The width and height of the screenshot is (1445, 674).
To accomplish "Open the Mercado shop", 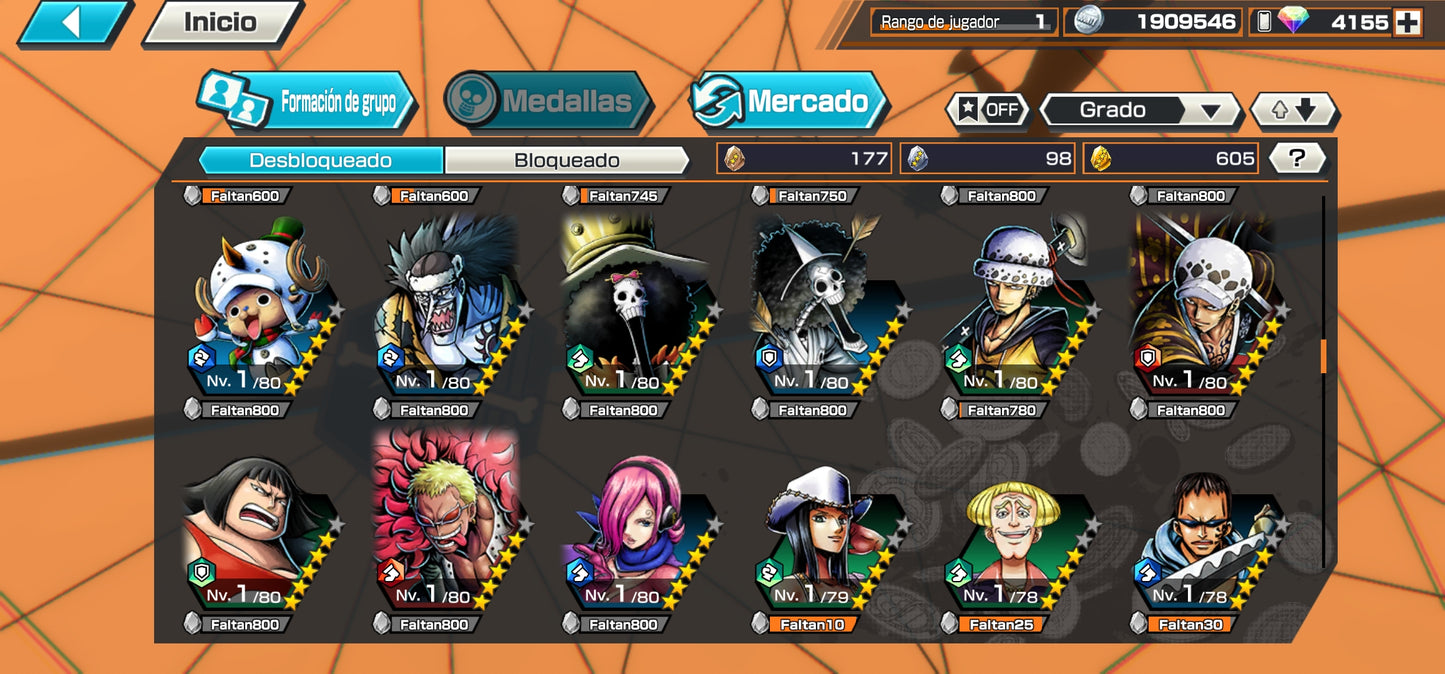I will 790,101.
